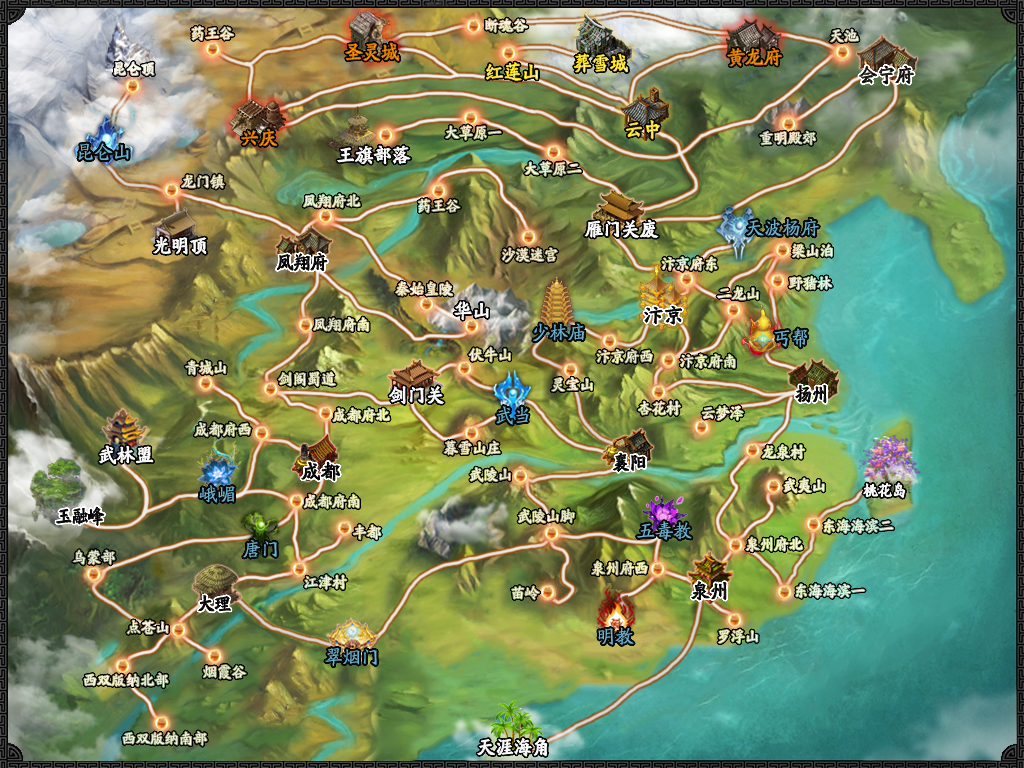Click the 黄龙府 location icon

coord(753,38)
